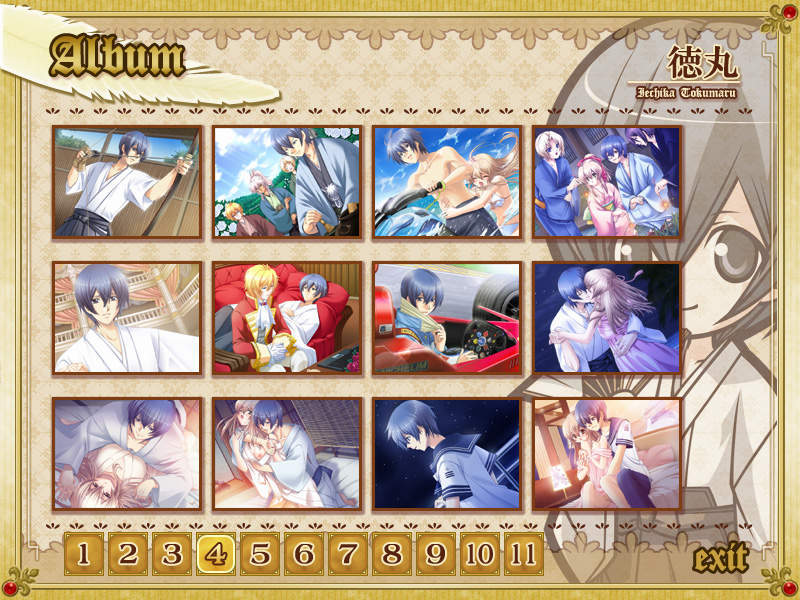Open album page 3
The width and height of the screenshot is (800, 600).
click(172, 553)
